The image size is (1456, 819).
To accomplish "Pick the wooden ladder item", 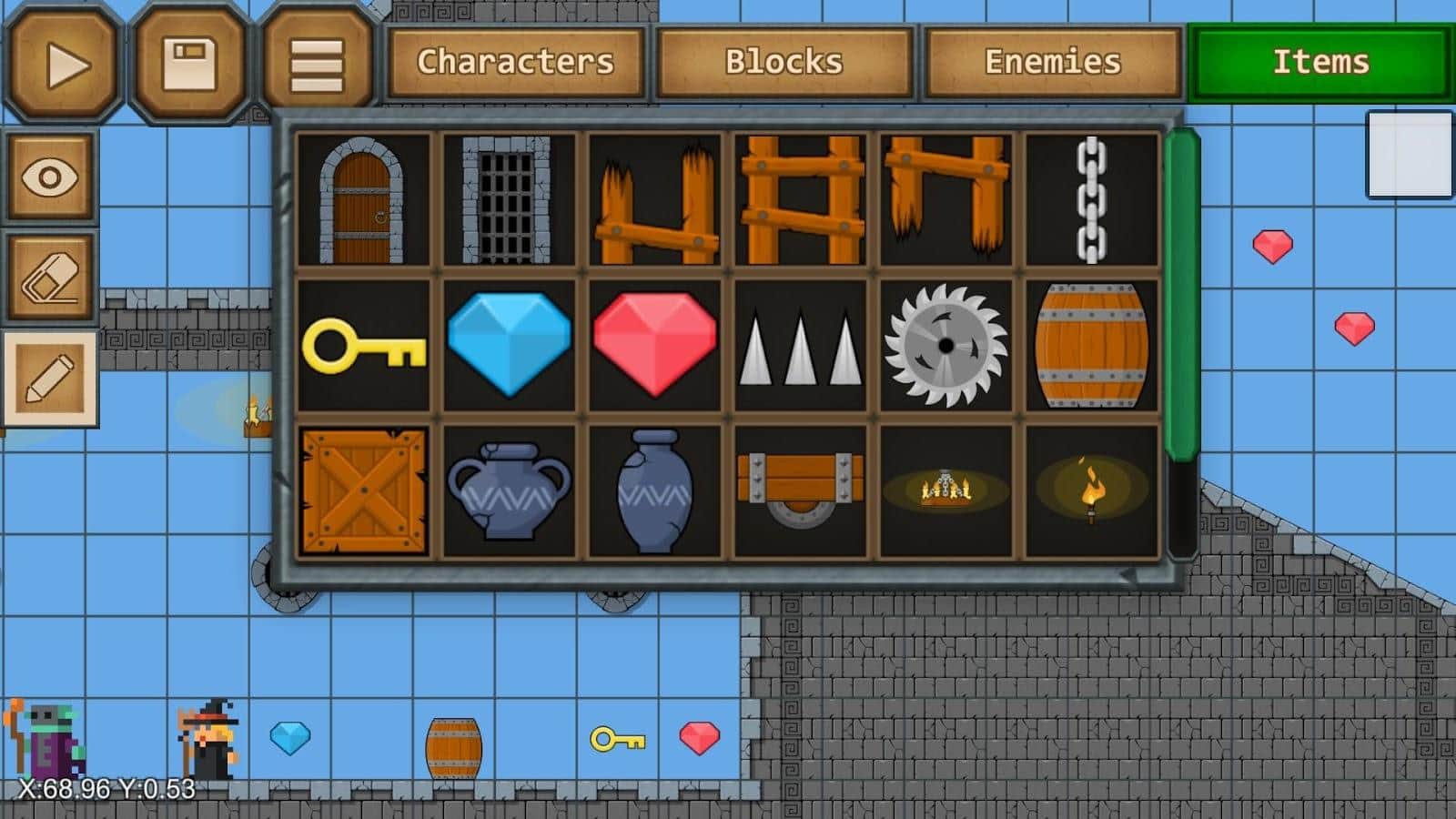I will coord(801,197).
